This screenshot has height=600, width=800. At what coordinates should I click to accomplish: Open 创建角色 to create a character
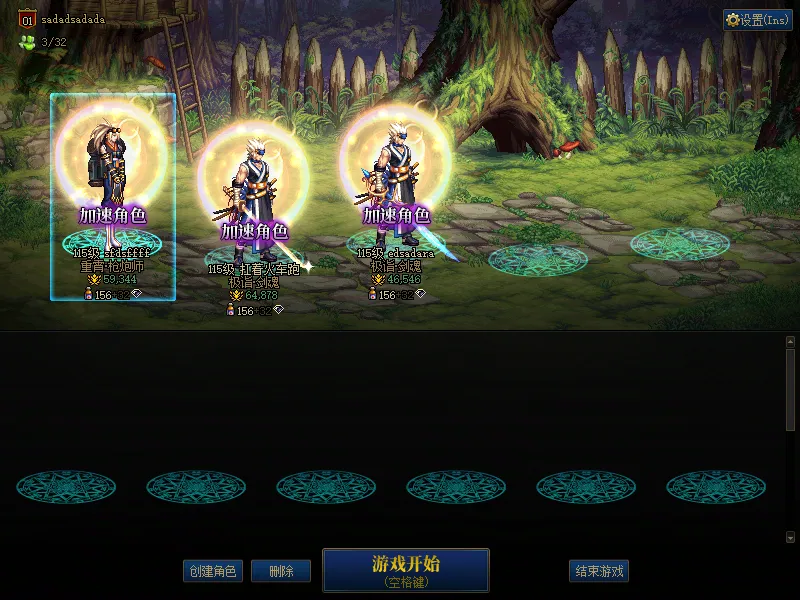click(x=212, y=571)
